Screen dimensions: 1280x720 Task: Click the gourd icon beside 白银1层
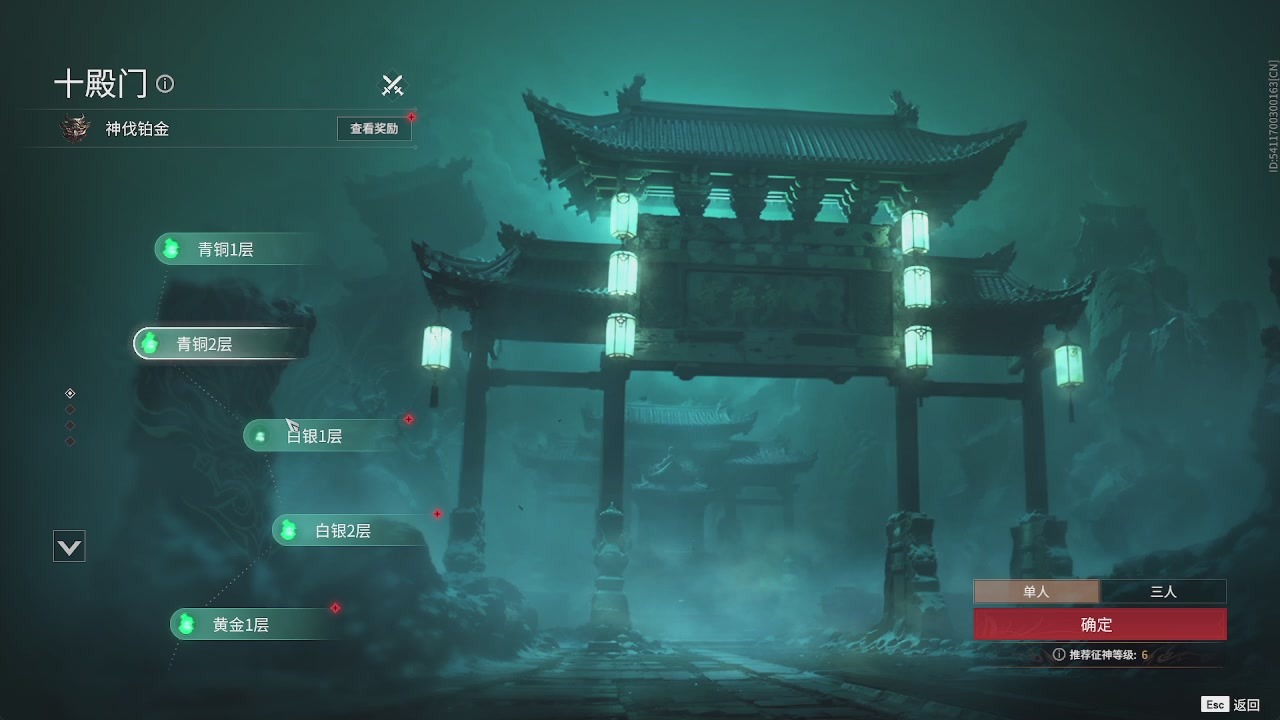pos(262,435)
